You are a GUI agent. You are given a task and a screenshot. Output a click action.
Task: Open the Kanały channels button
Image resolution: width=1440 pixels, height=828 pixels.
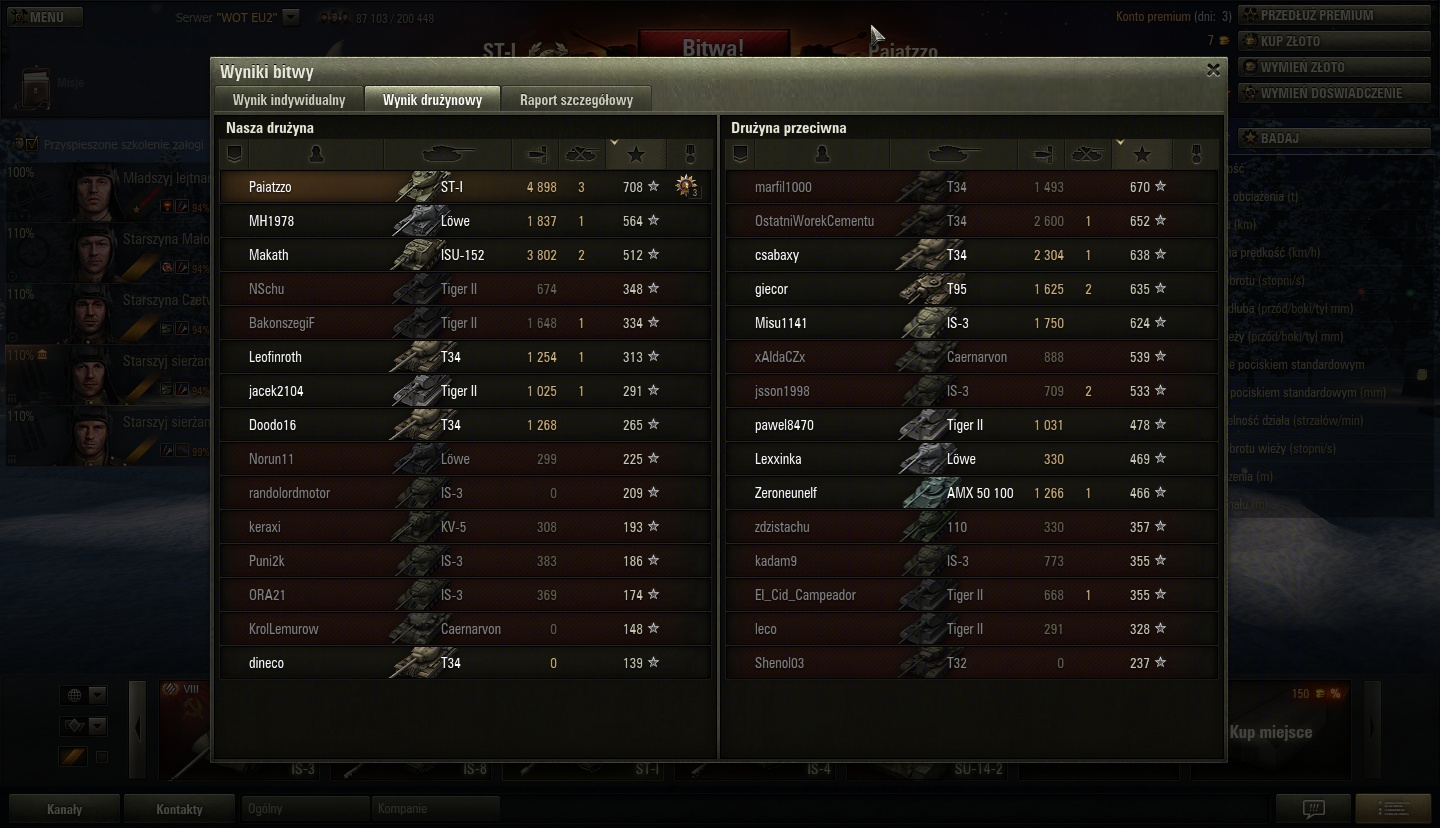pos(65,809)
